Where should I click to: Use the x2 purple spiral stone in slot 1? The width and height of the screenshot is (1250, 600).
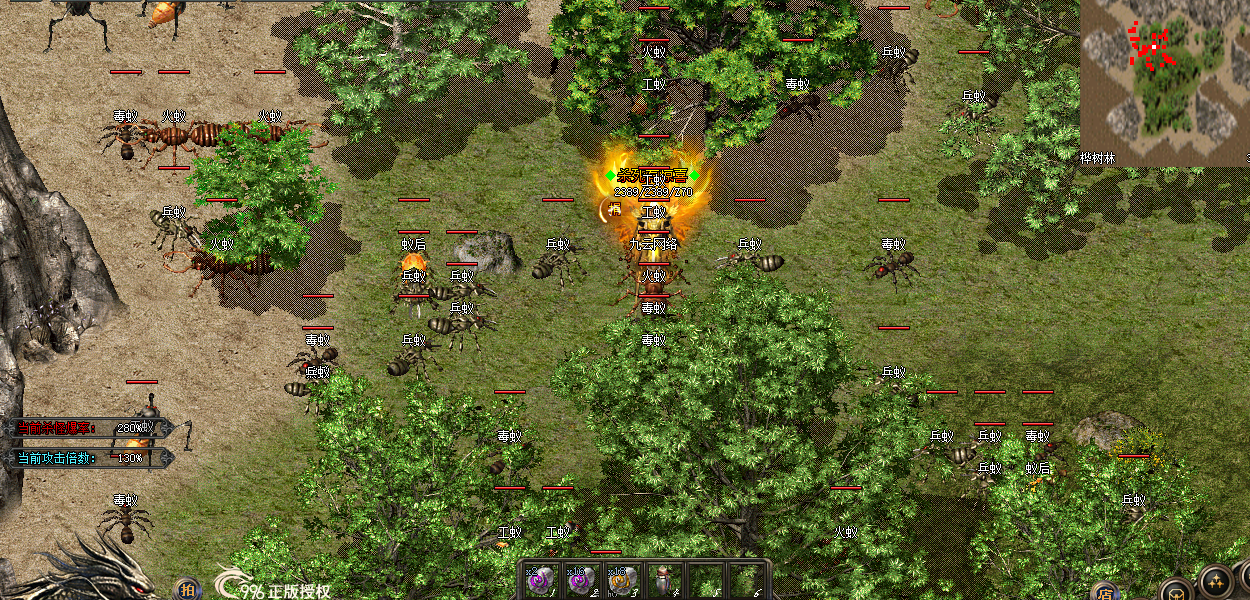(540, 580)
